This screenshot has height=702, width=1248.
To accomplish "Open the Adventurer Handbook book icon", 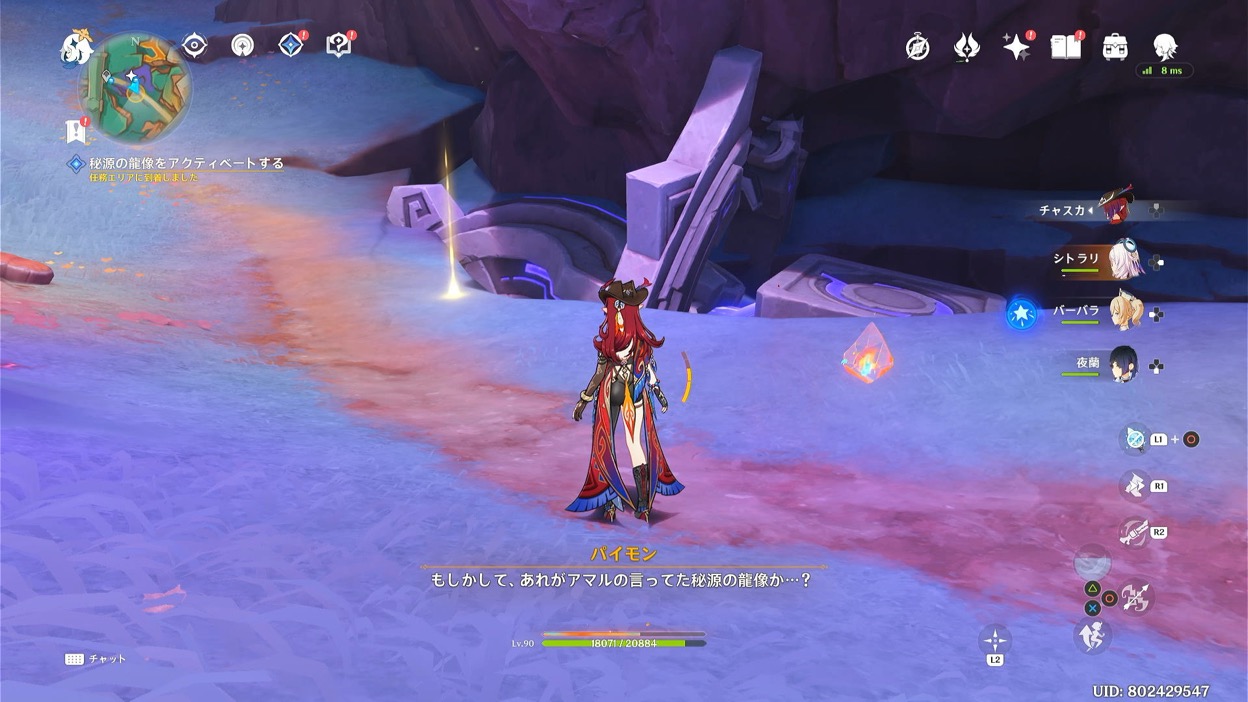I will pyautogui.click(x=1065, y=47).
